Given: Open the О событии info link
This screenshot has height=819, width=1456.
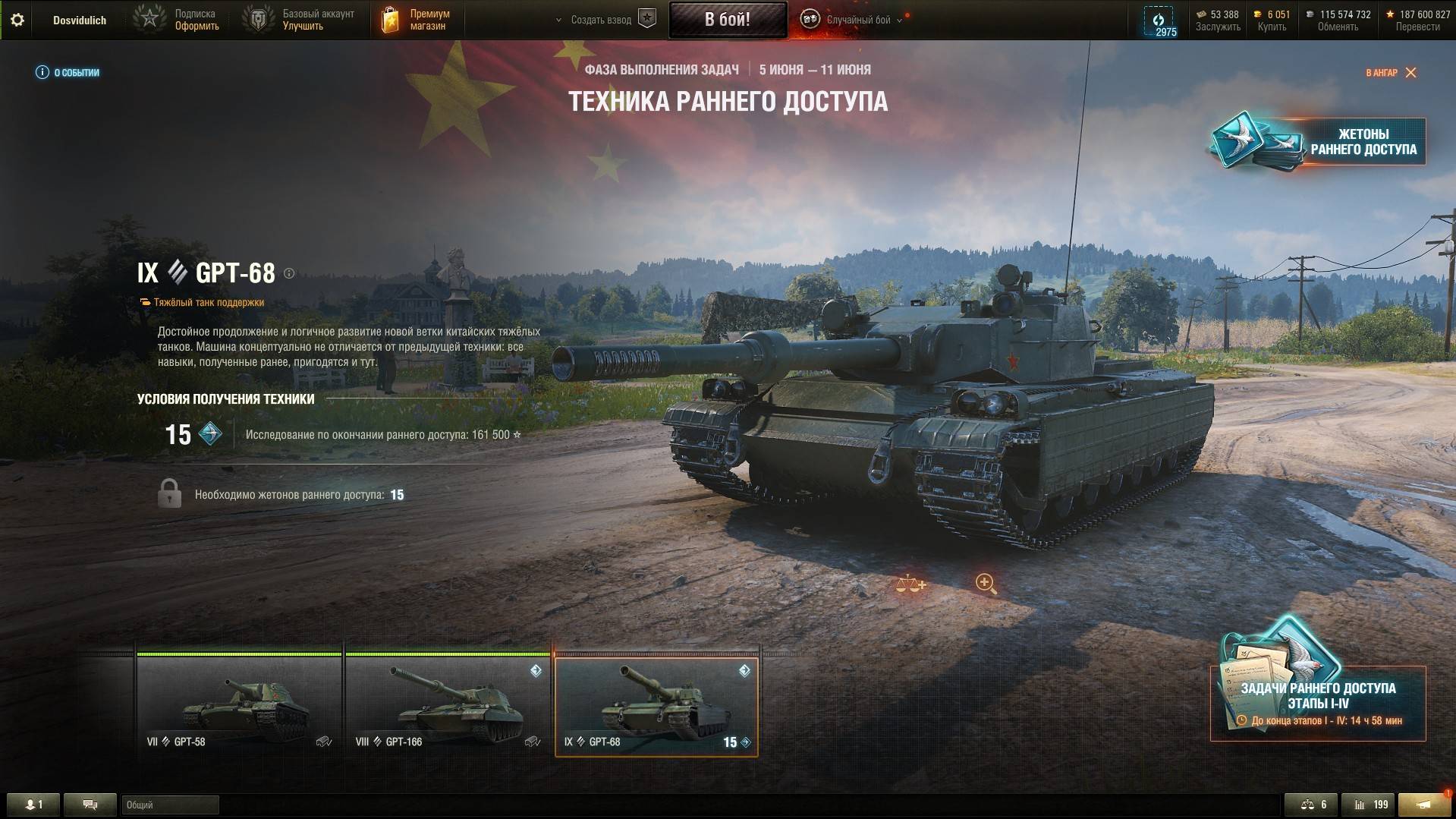Looking at the screenshot, I should click(68, 73).
